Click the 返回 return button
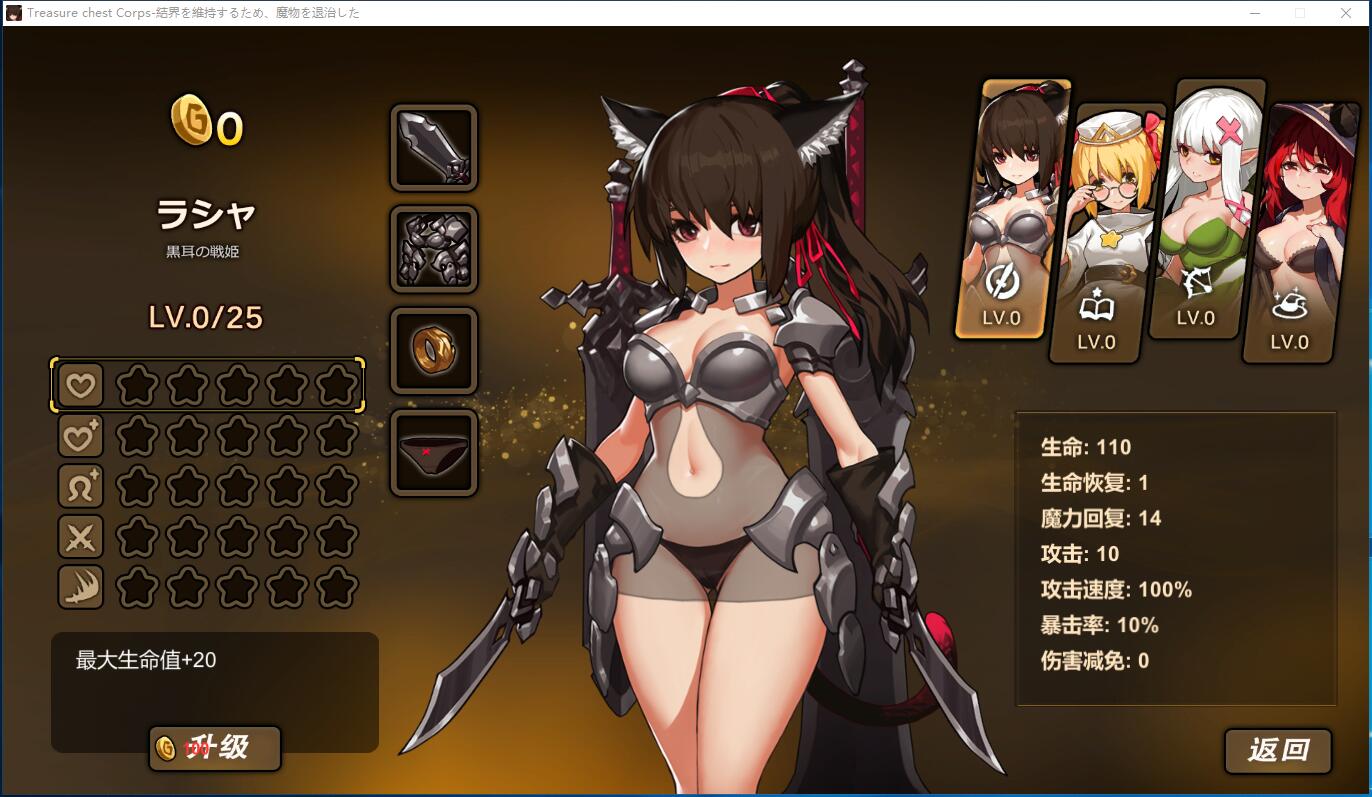The image size is (1372, 797). [1277, 751]
